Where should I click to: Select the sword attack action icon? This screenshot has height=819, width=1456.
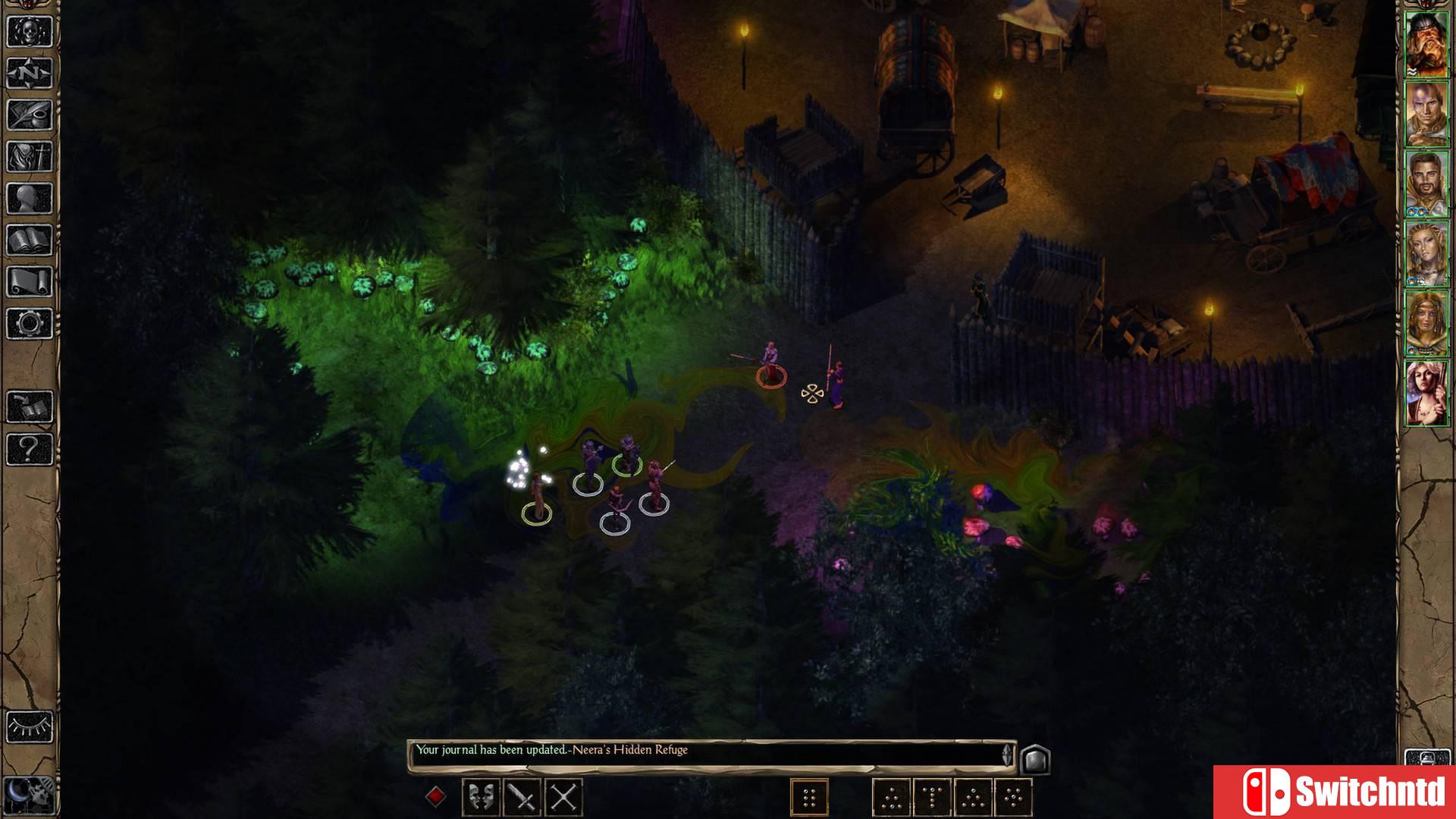522,796
